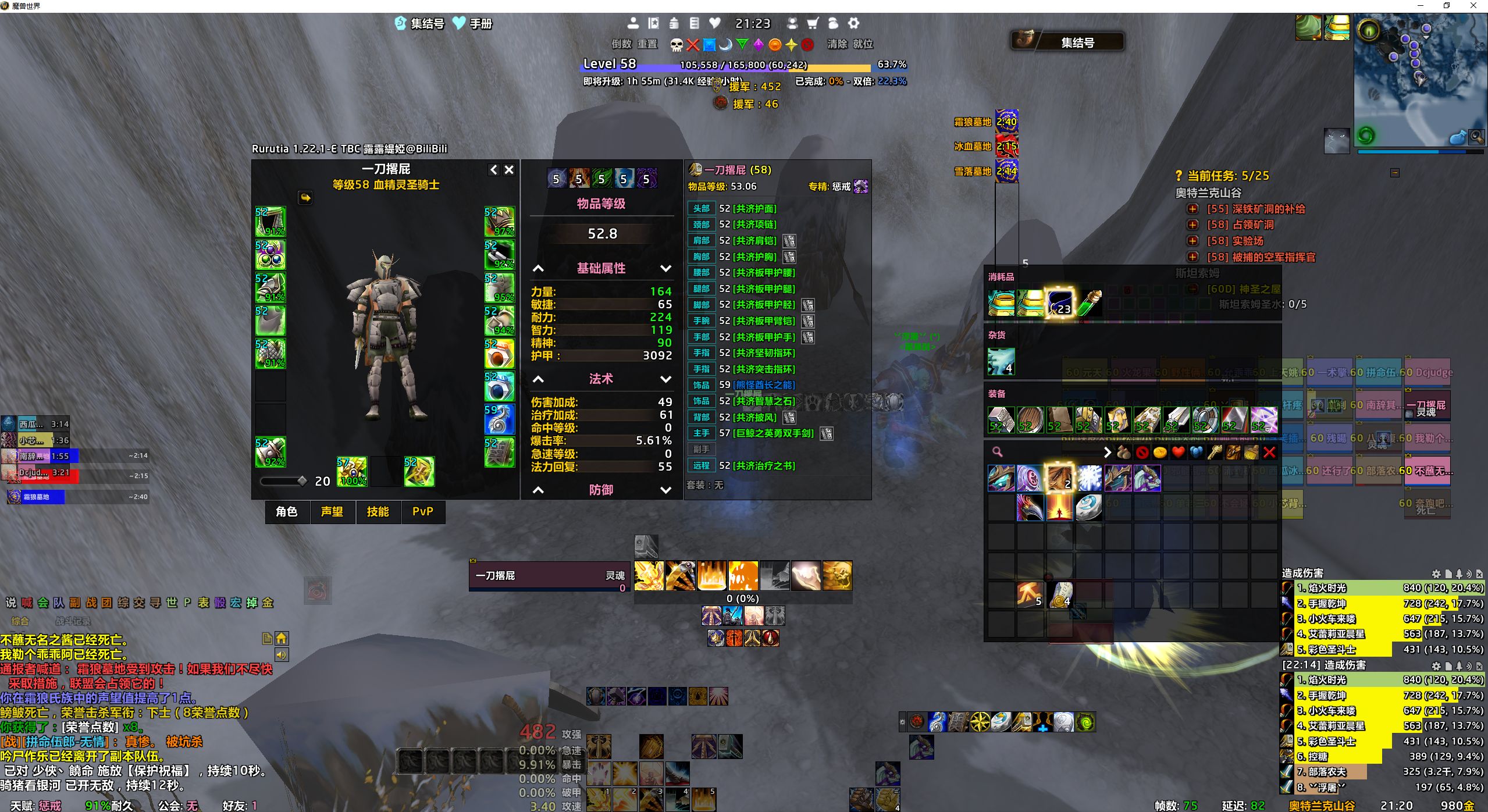The image size is (1488, 812).
Task: Switch to the 声望 reputation tab
Action: (x=332, y=512)
